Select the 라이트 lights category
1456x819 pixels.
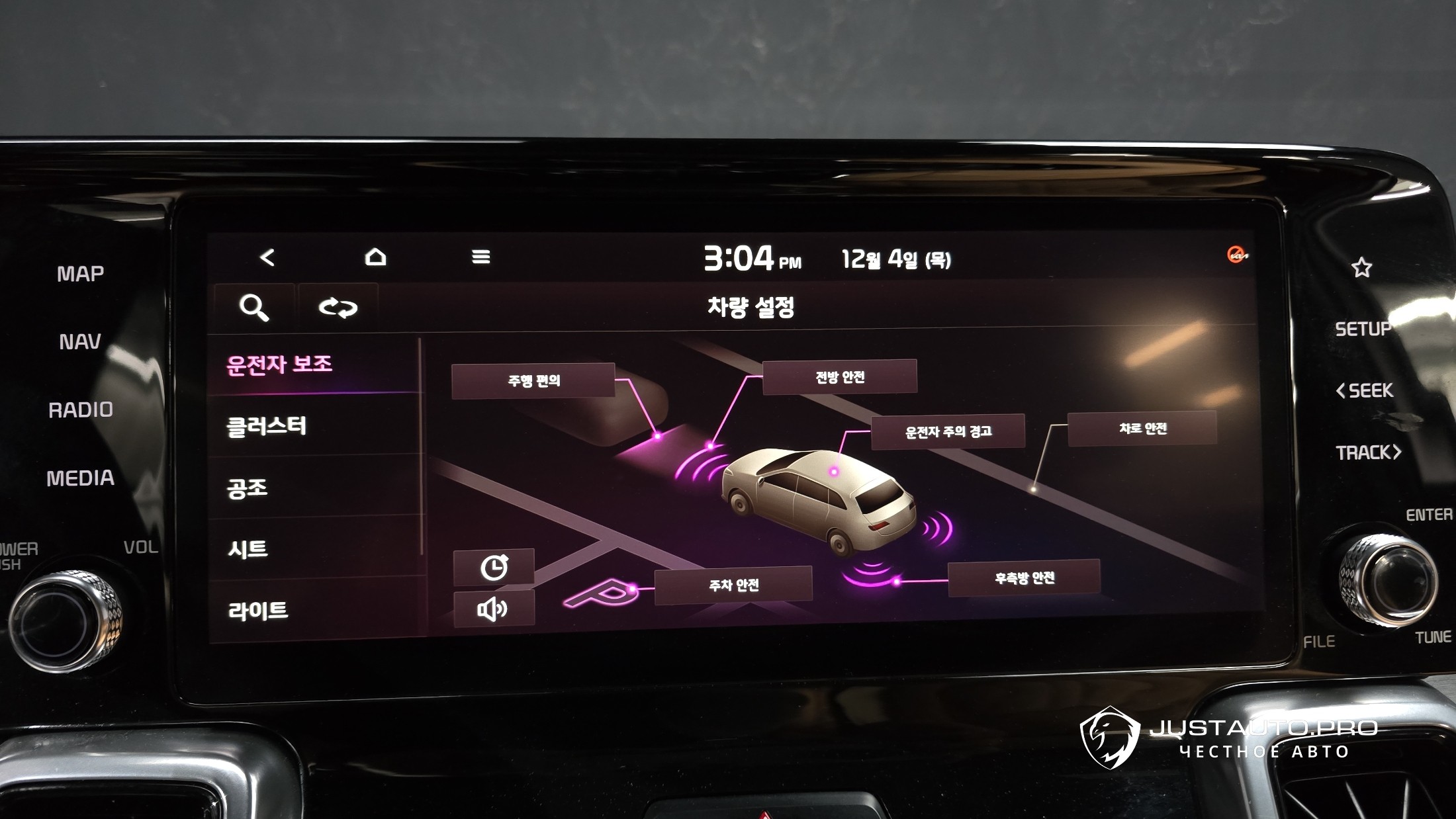[x=258, y=611]
